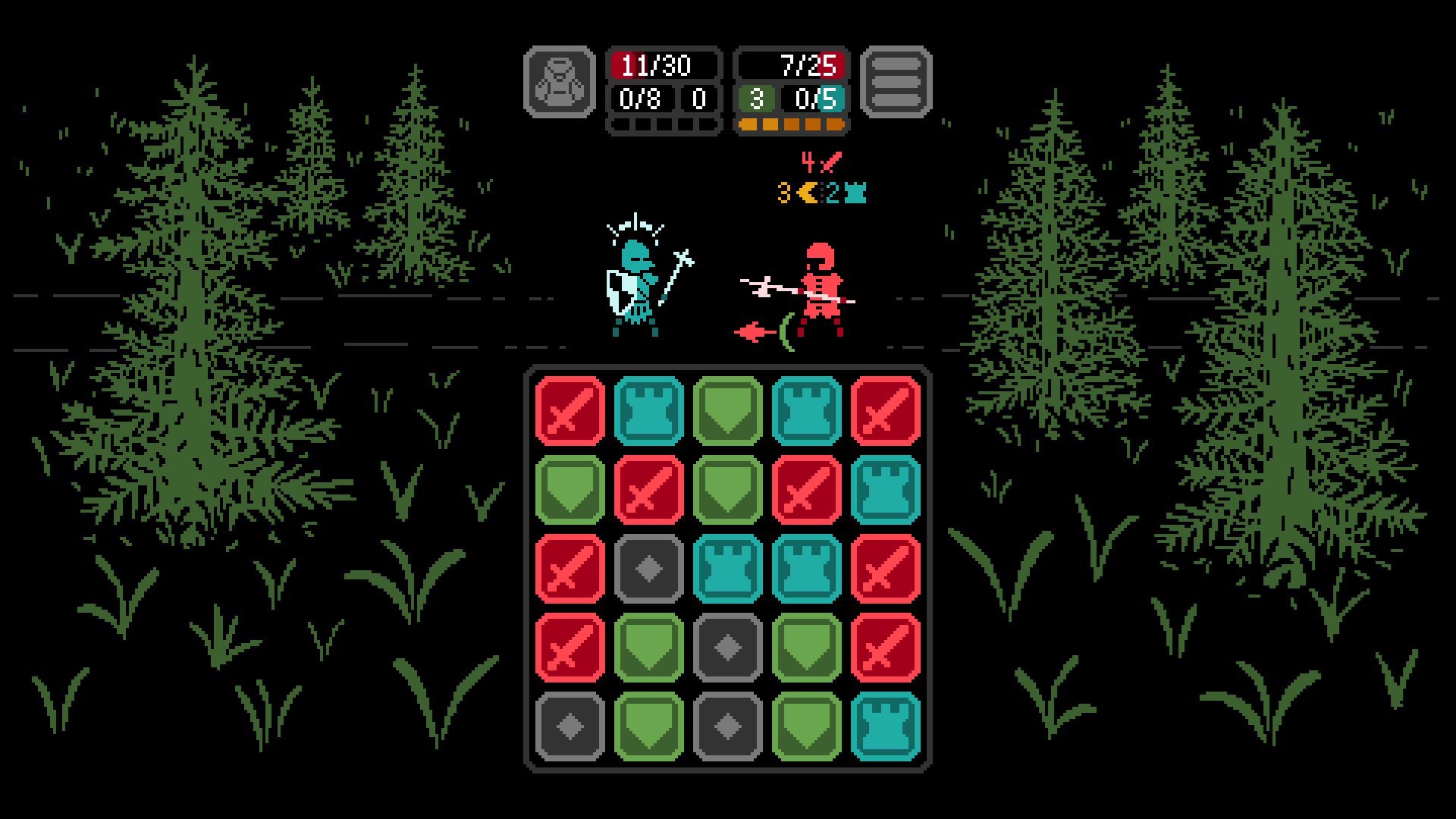1456x819 pixels.
Task: Click the teal tower icon next to the 2
Action: [x=855, y=192]
